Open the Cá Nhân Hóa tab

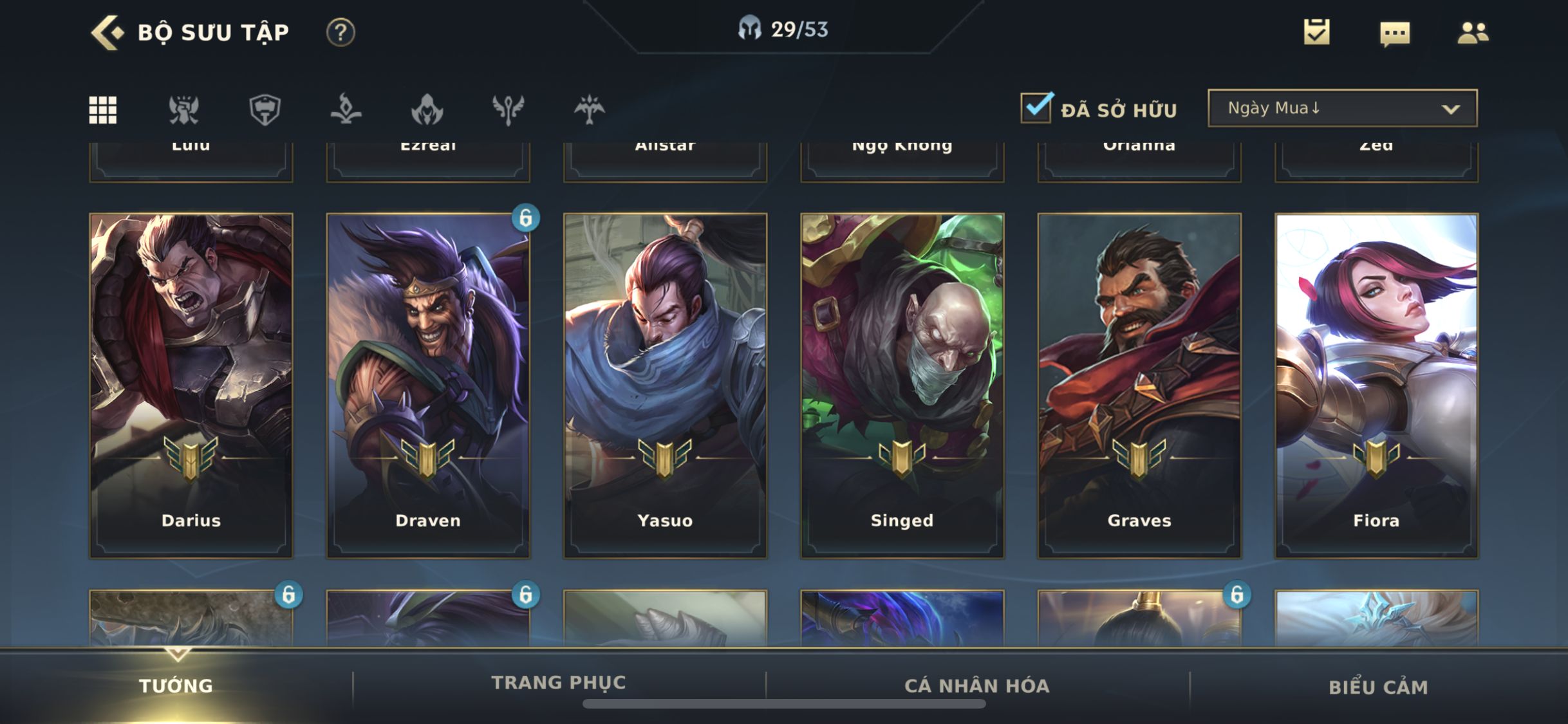click(x=977, y=686)
